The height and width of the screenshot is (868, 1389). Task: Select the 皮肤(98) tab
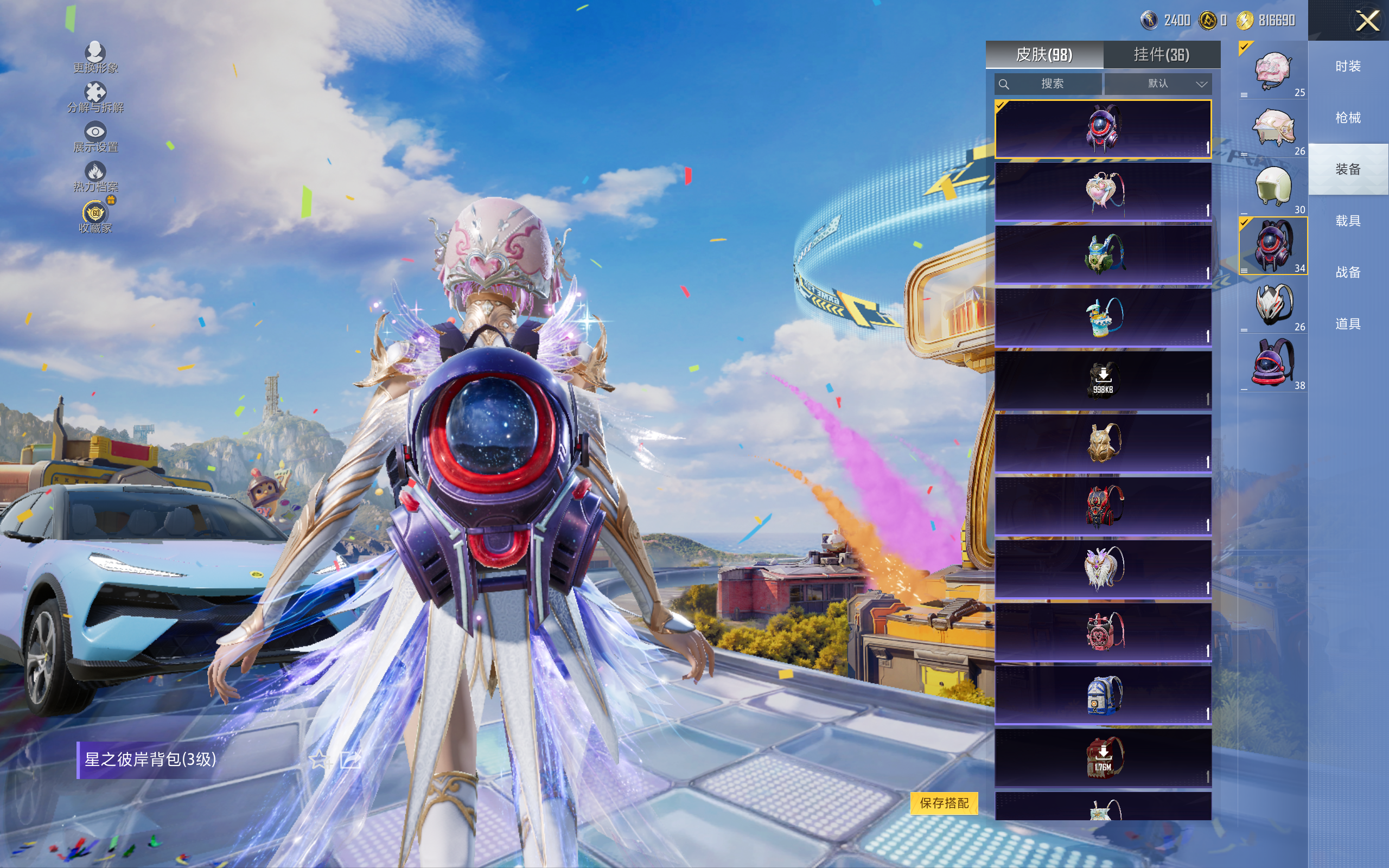tap(1044, 55)
